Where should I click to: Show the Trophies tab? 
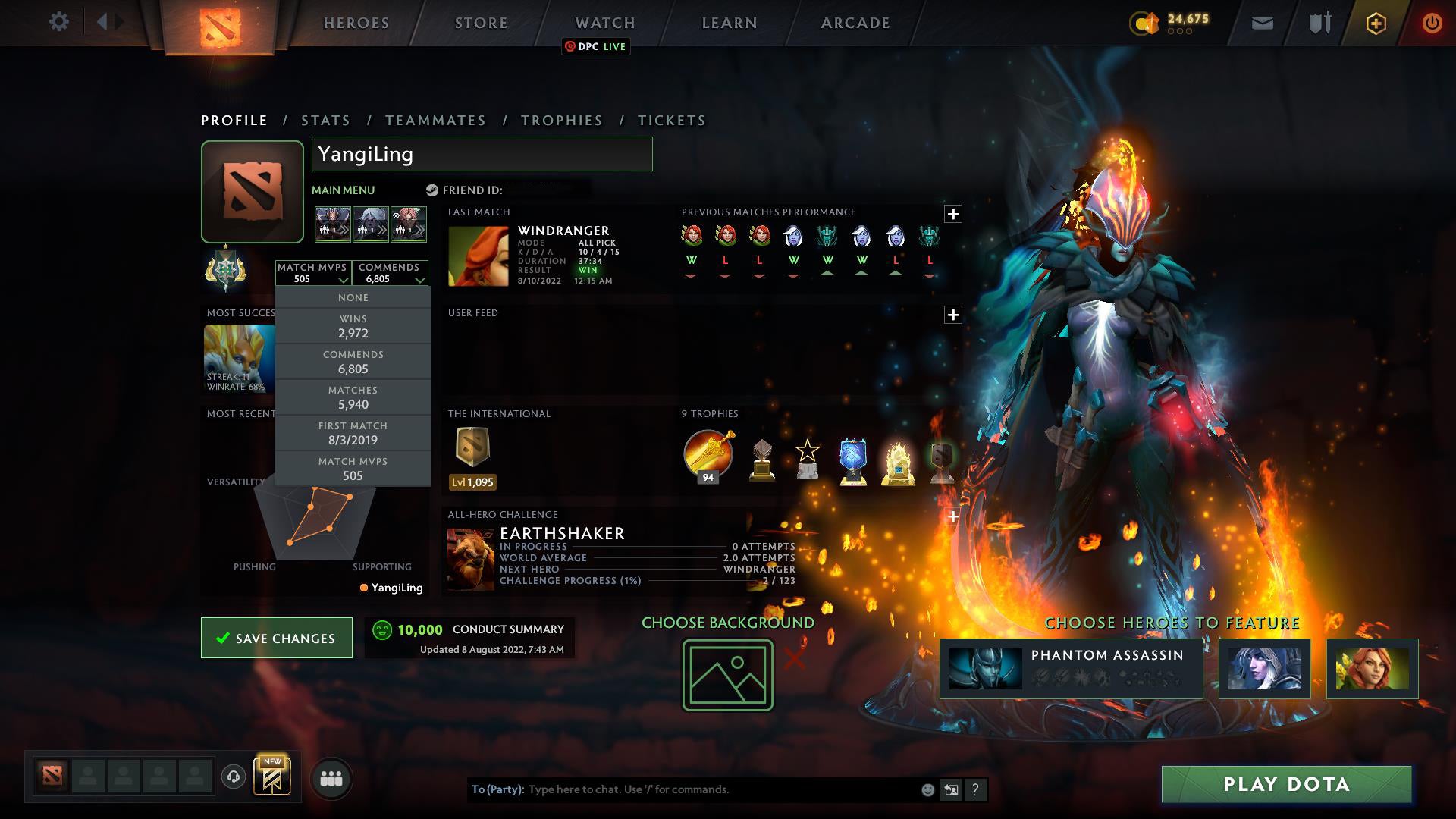[562, 121]
